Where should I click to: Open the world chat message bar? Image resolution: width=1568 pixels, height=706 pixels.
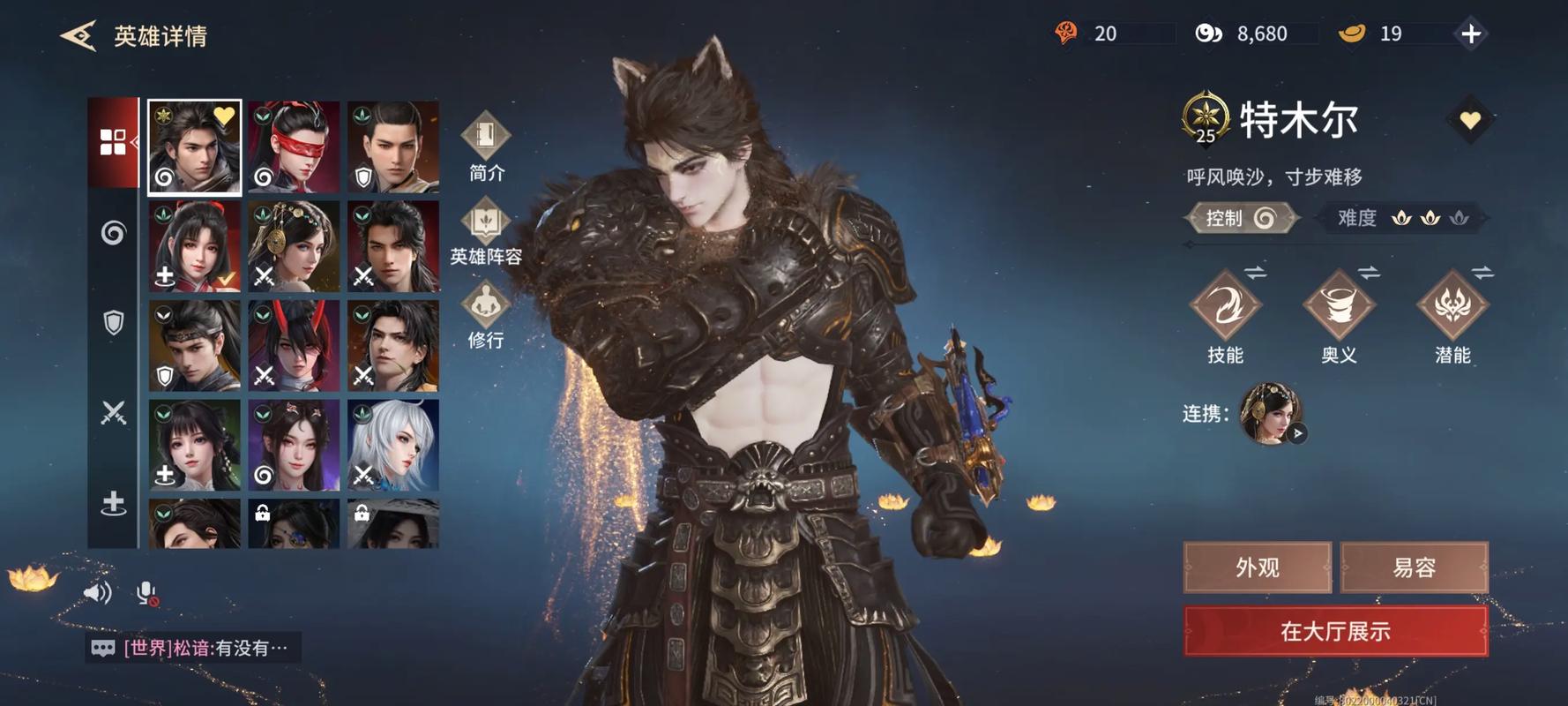point(193,648)
